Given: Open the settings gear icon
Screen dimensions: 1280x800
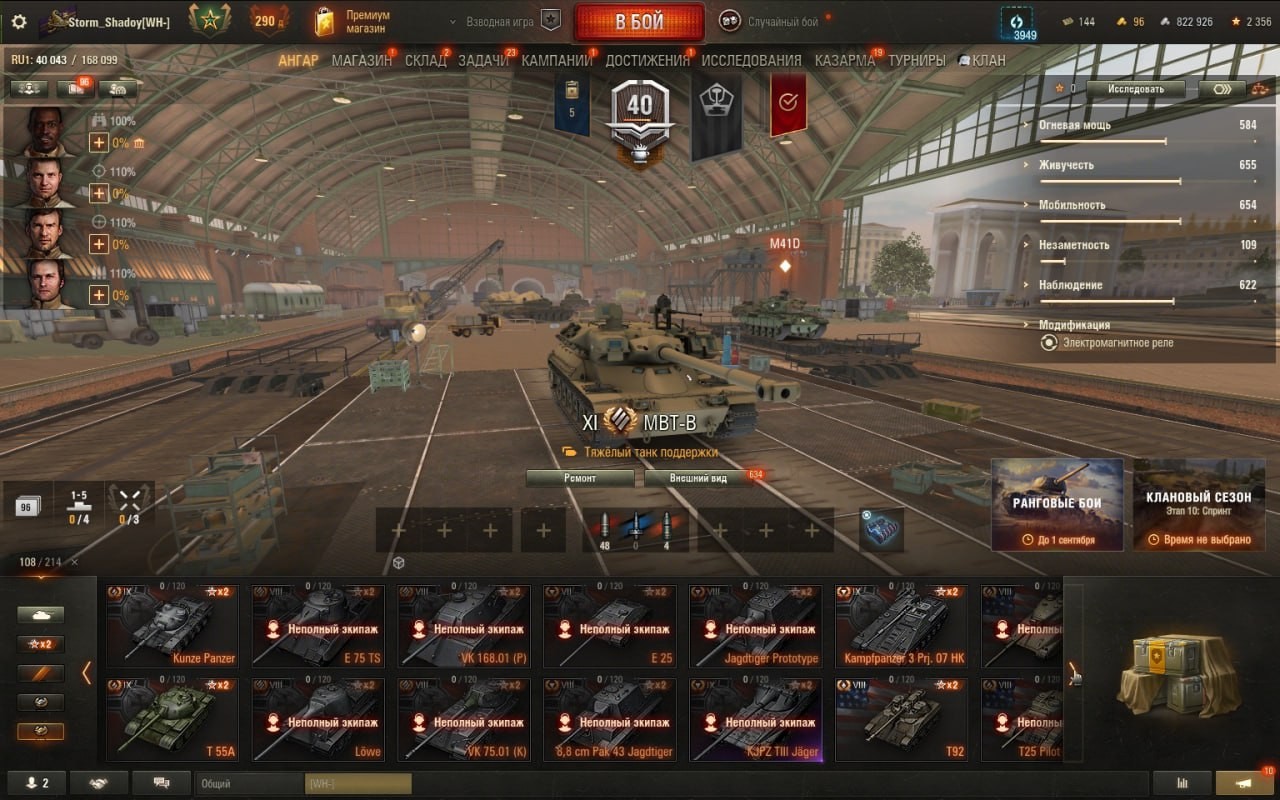Looking at the screenshot, I should 19,22.
